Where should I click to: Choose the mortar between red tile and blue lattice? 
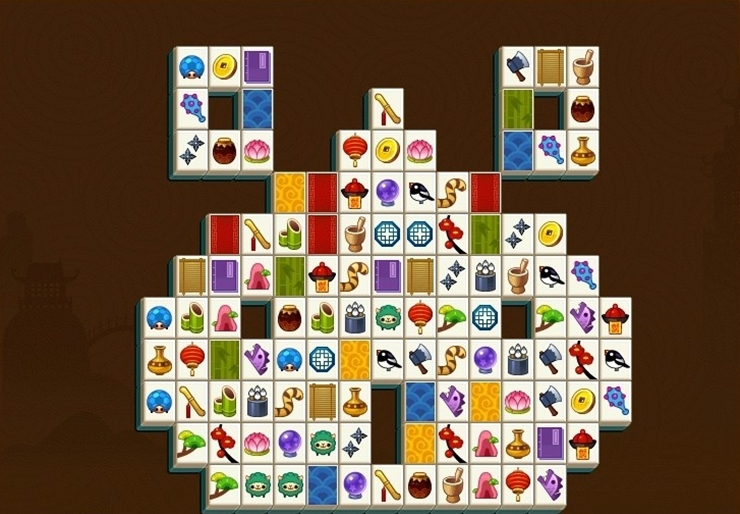coord(354,234)
